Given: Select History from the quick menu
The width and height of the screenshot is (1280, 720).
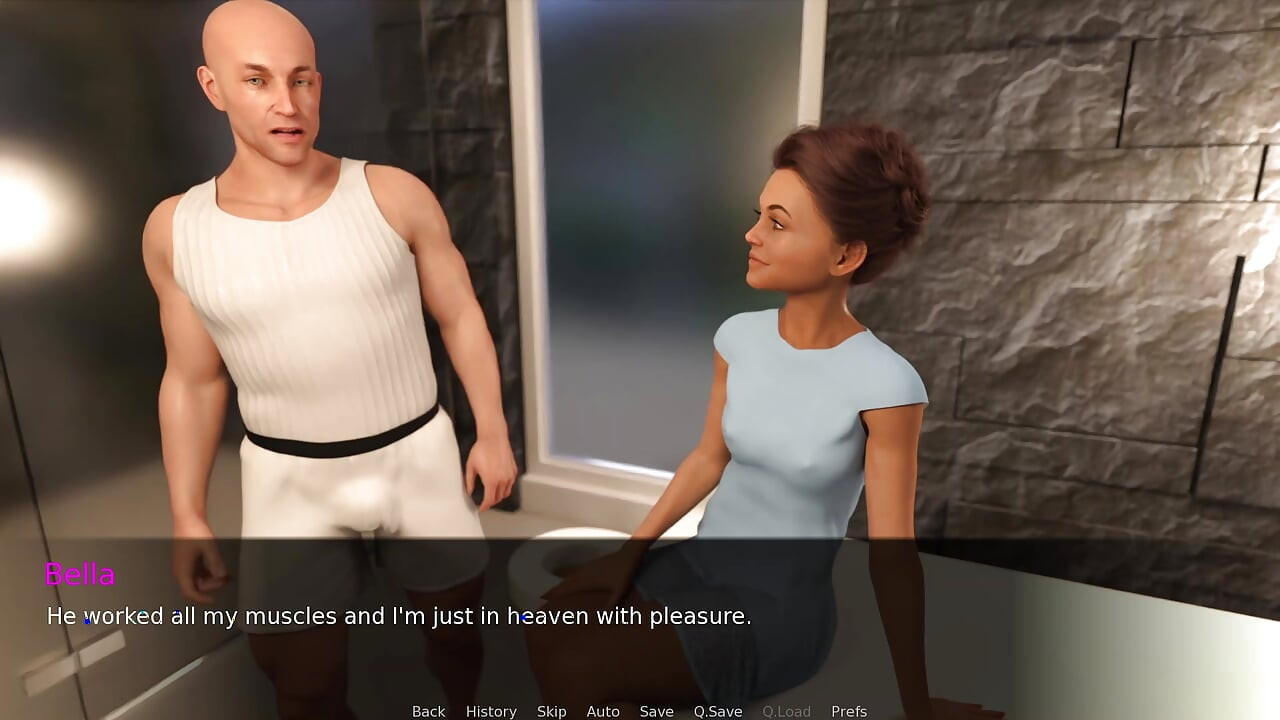Looking at the screenshot, I should coord(491,711).
